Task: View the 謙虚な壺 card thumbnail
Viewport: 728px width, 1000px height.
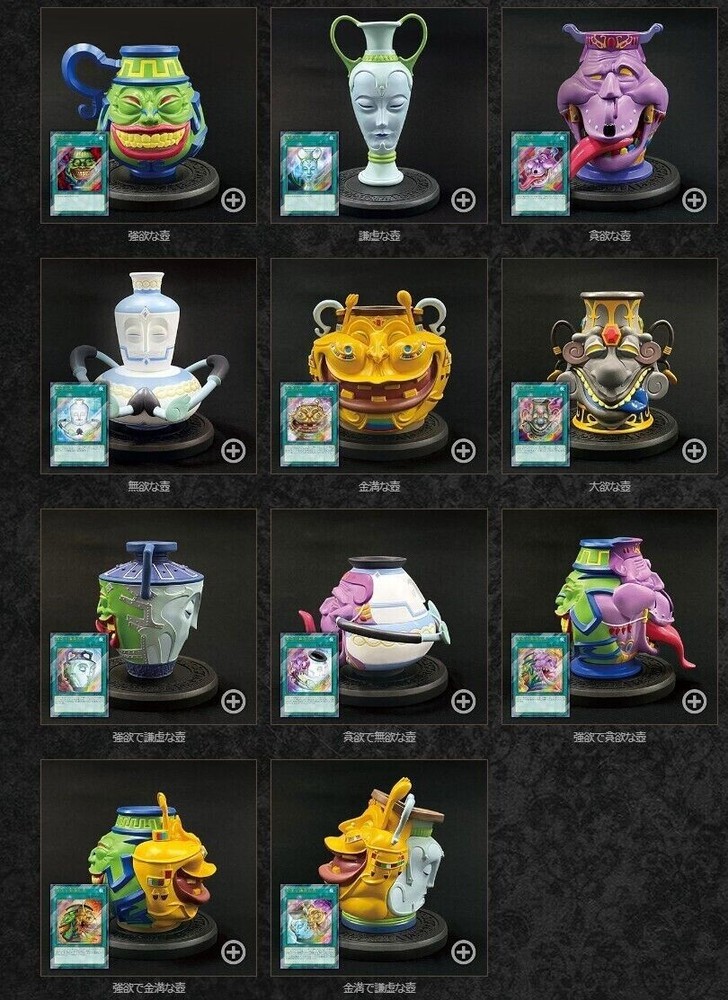Action: pyautogui.click(x=309, y=173)
